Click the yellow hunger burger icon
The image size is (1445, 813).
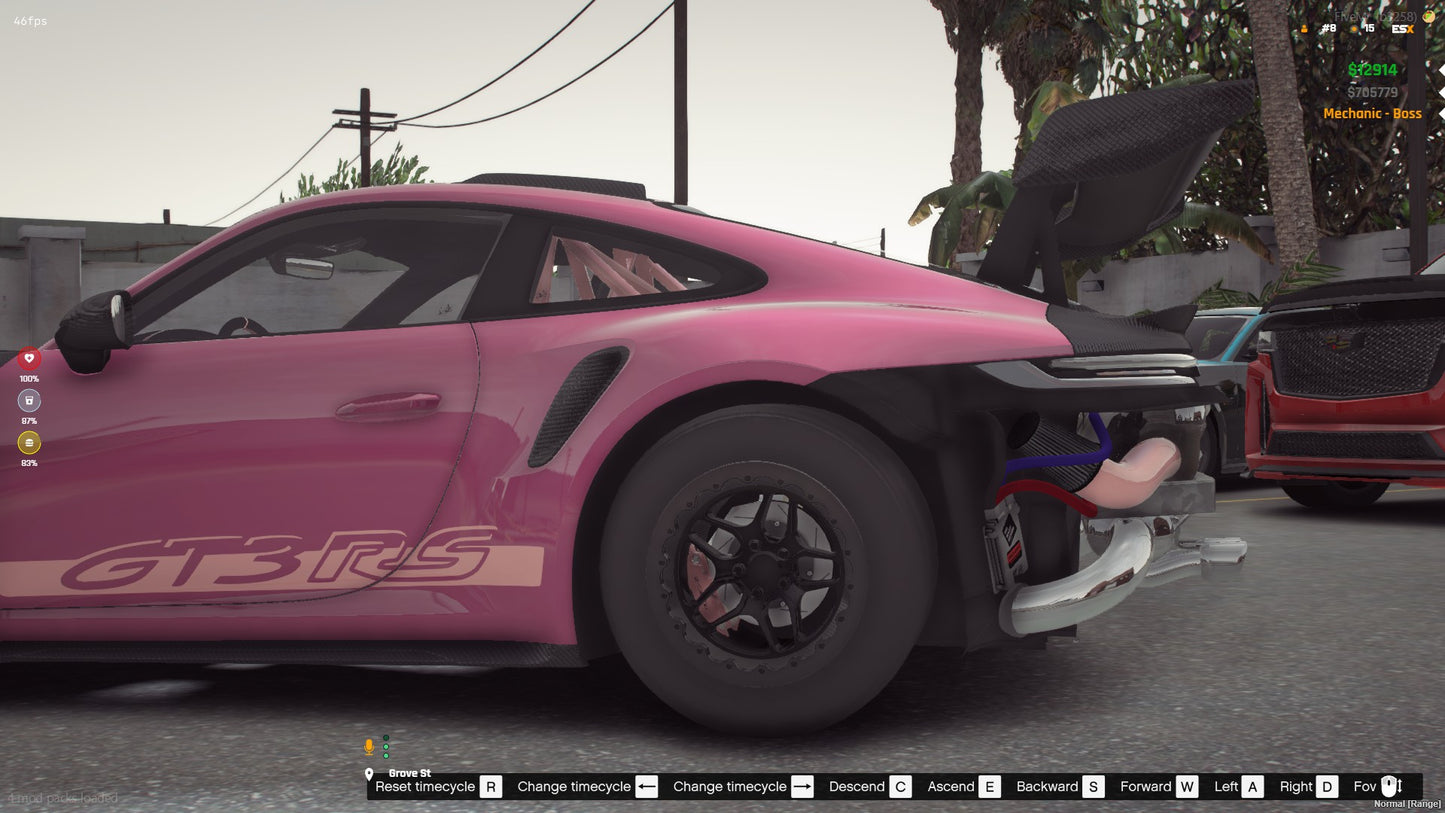click(29, 443)
